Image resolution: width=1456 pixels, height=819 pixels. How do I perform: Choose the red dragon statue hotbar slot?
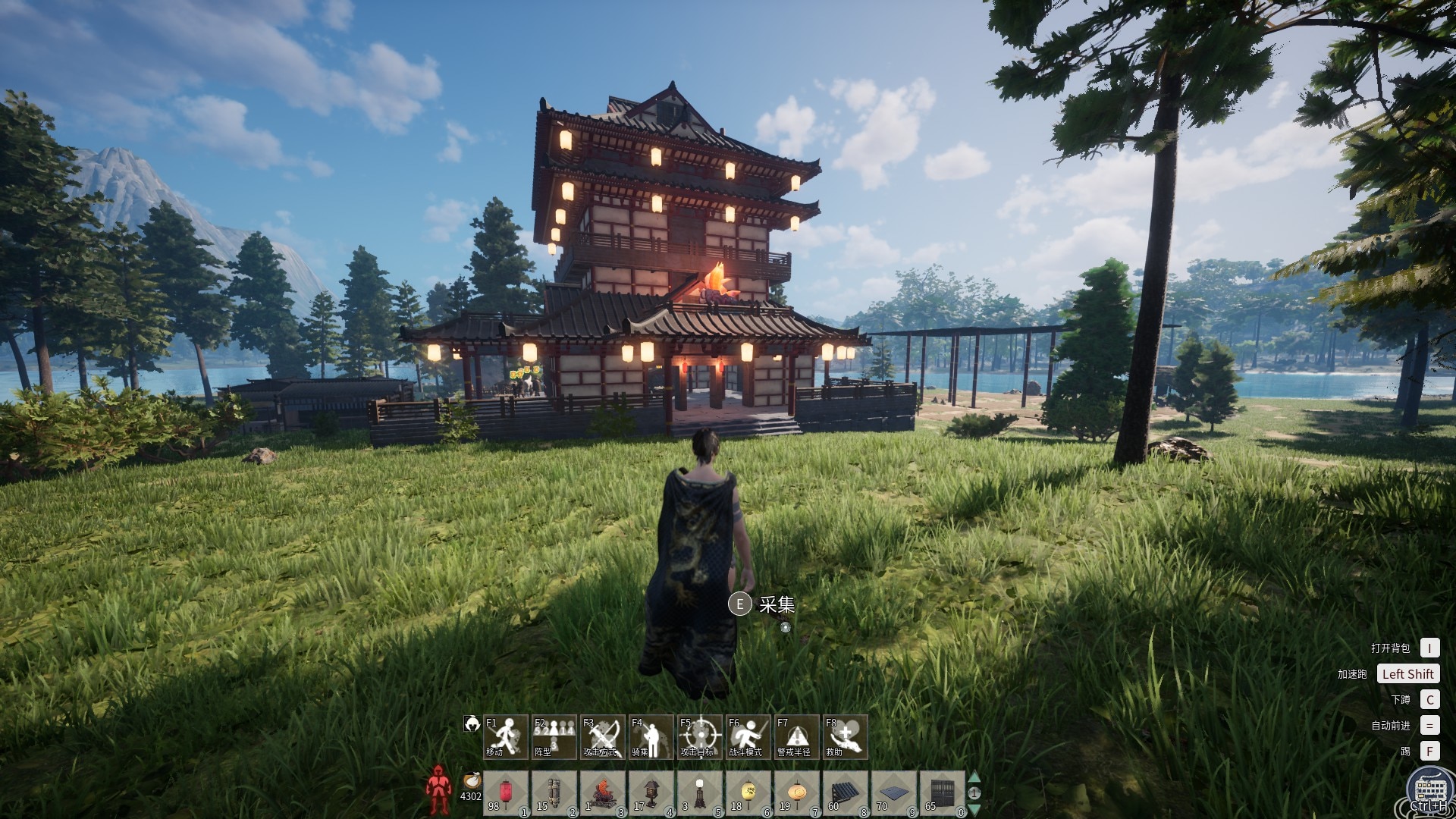tap(603, 793)
